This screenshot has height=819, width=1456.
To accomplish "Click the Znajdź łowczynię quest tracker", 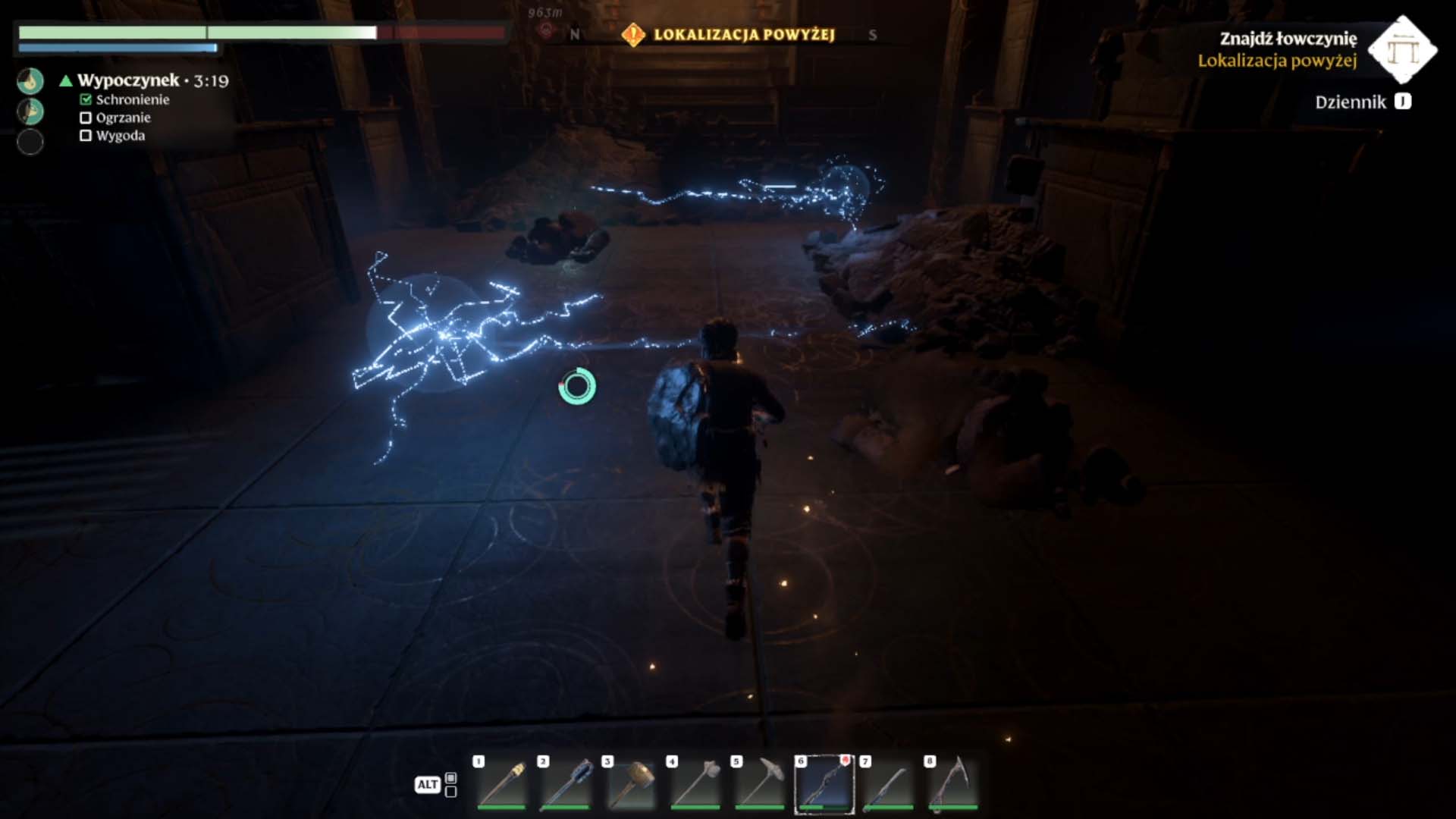I will pos(1288,39).
